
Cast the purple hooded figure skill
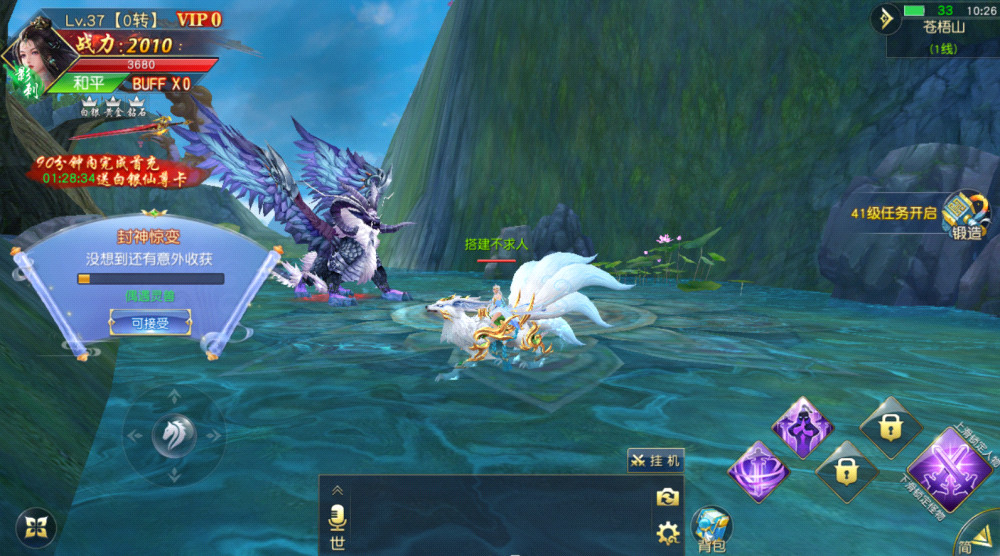click(x=803, y=427)
